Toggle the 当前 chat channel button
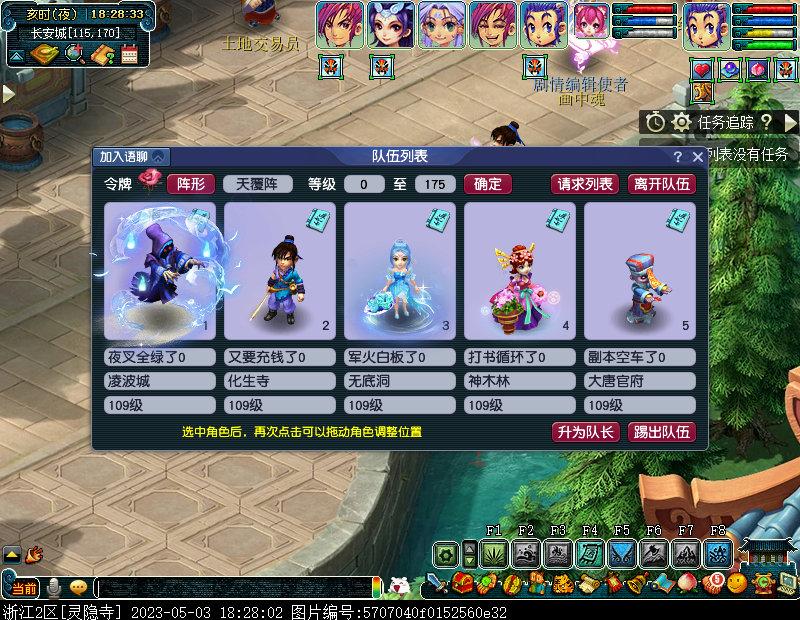This screenshot has height=620, width=800. (x=24, y=587)
